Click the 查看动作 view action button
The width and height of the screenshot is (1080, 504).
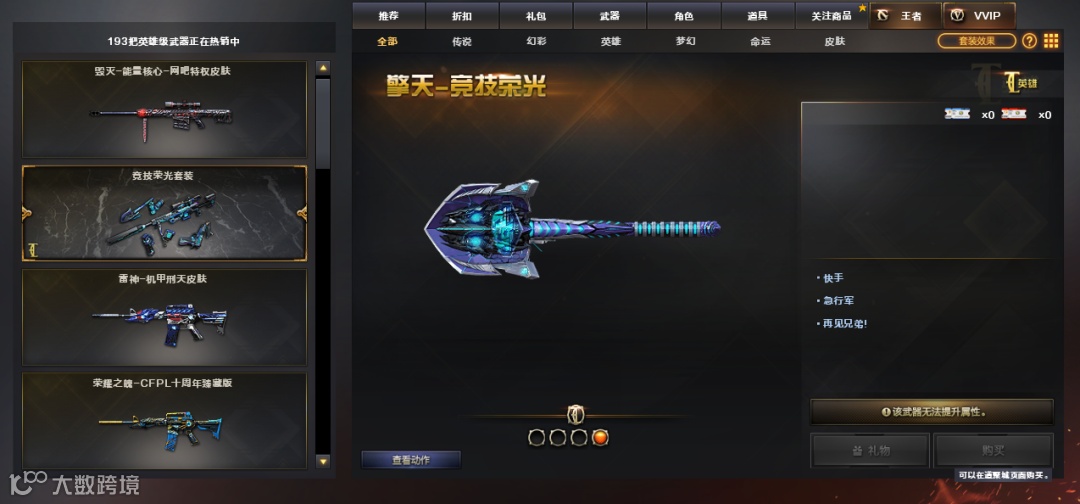click(411, 460)
